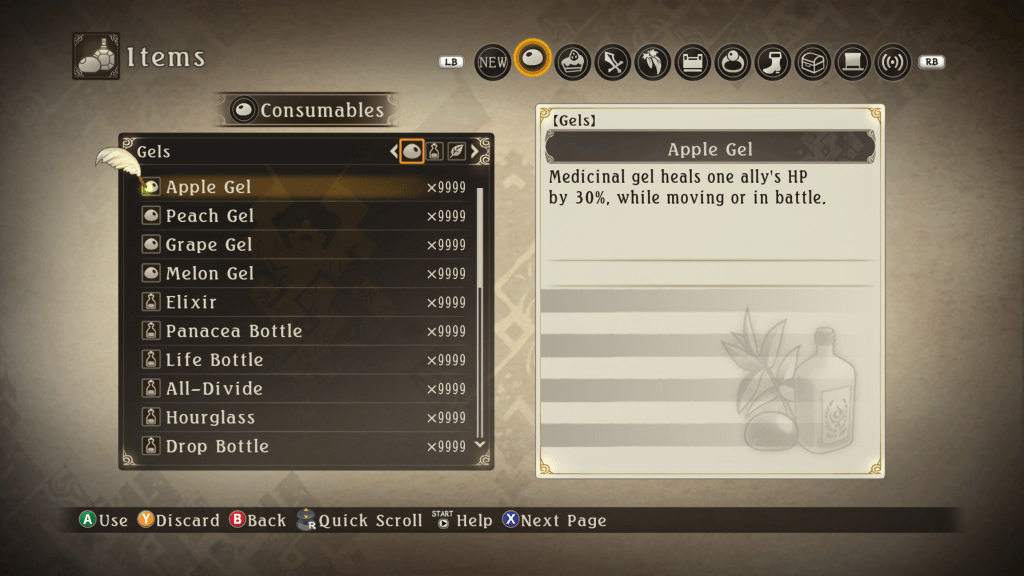
Task: Click the down arrow on the item list scrollbar
Action: pyautogui.click(x=479, y=443)
